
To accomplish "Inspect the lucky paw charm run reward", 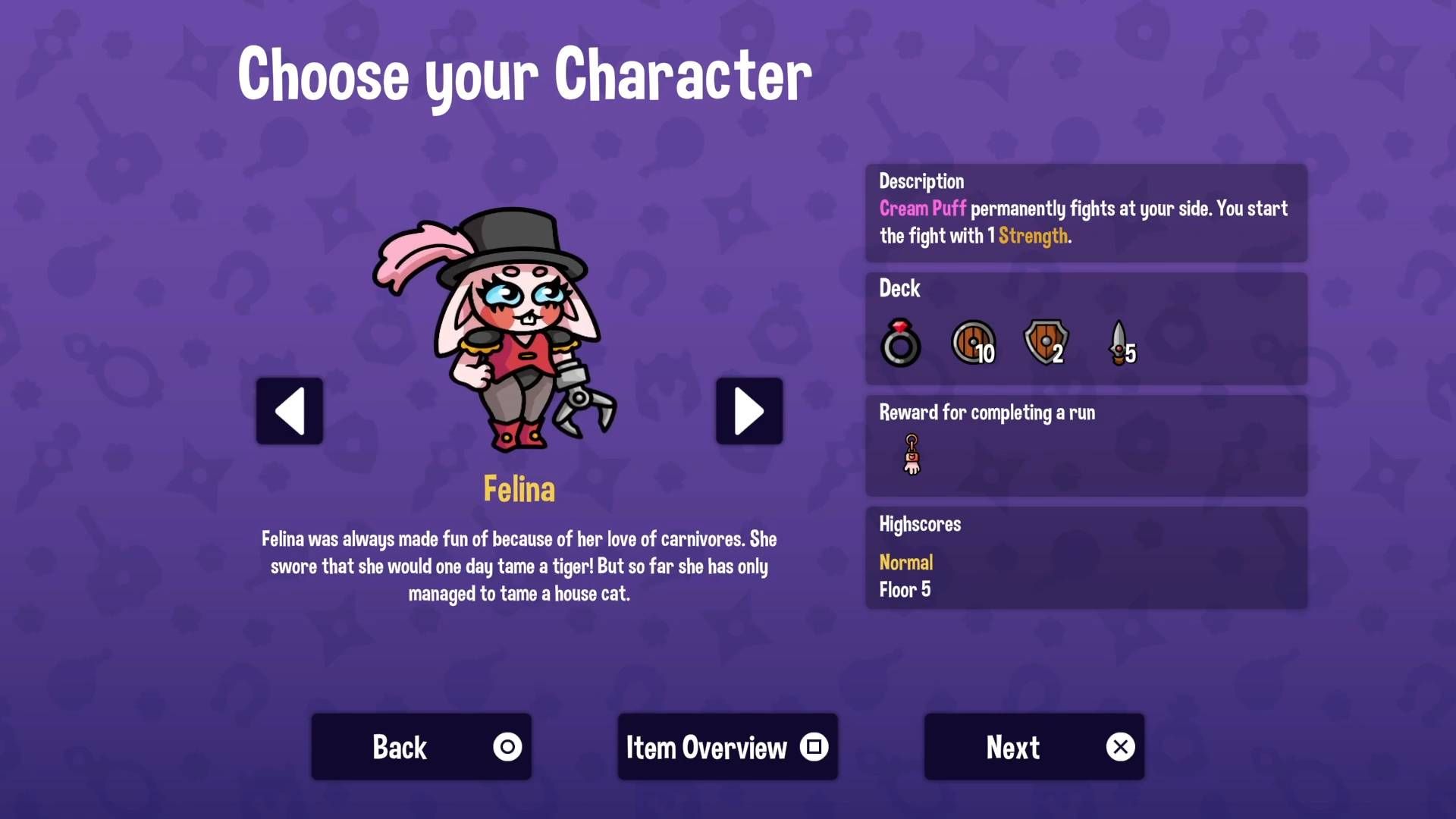I will [911, 455].
